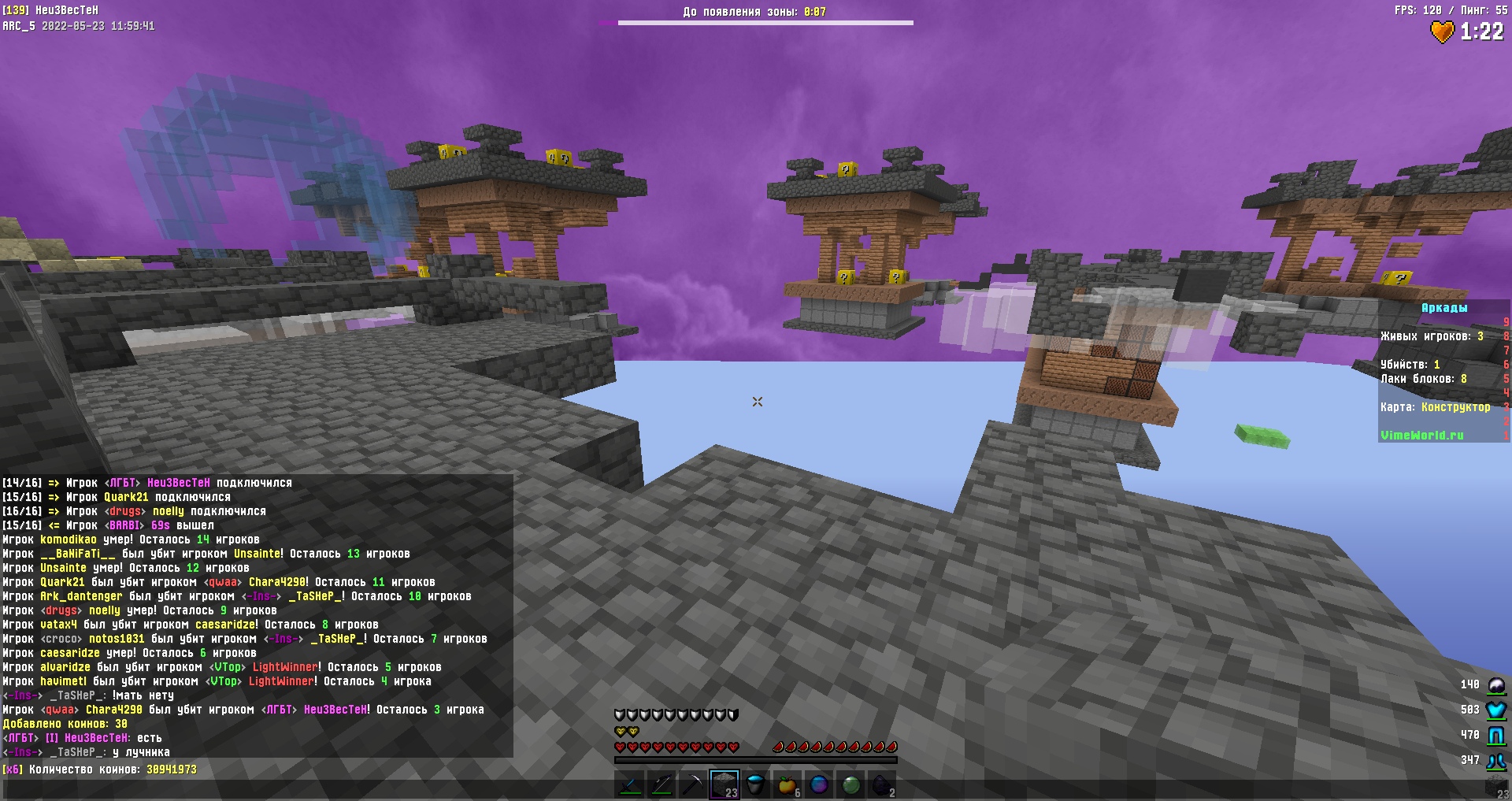The image size is (1512, 801).
Task: Select the Аркады scoreboard title
Action: pyautogui.click(x=1444, y=307)
